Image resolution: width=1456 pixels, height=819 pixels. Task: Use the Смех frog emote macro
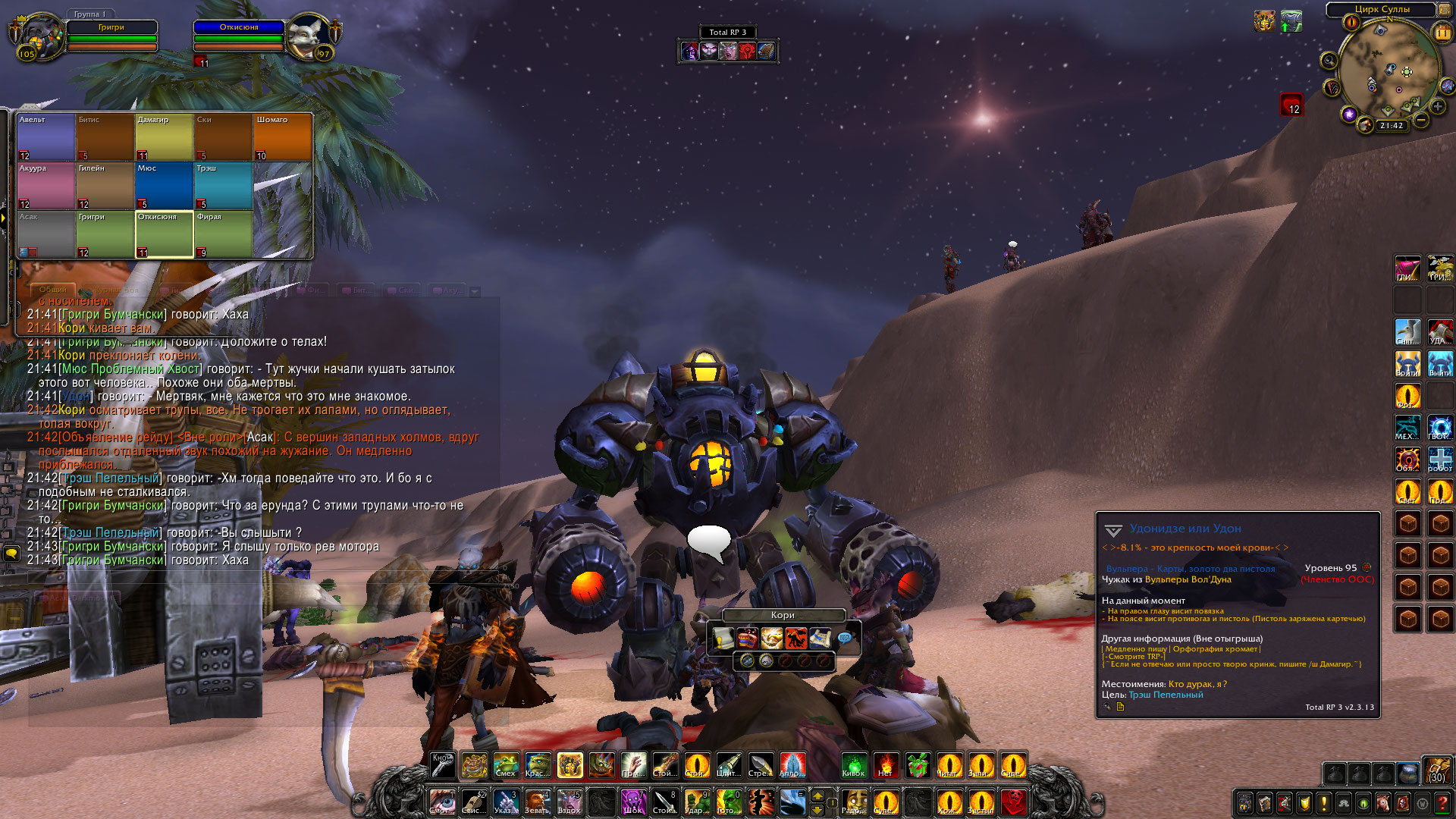[x=506, y=765]
